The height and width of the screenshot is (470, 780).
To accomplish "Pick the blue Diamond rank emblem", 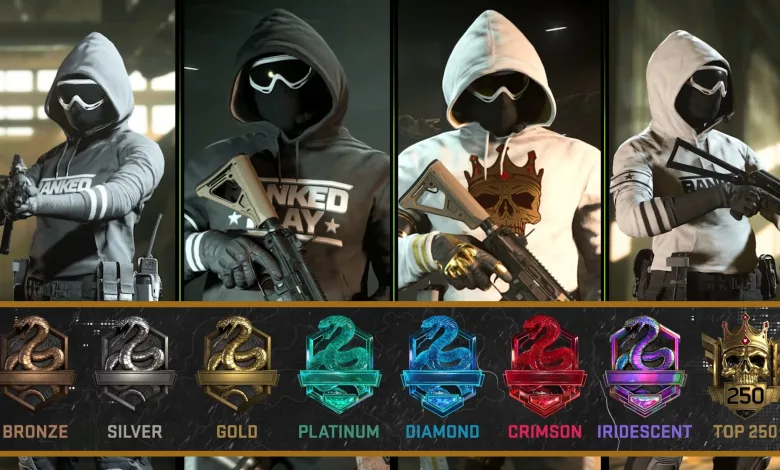I will 442,364.
